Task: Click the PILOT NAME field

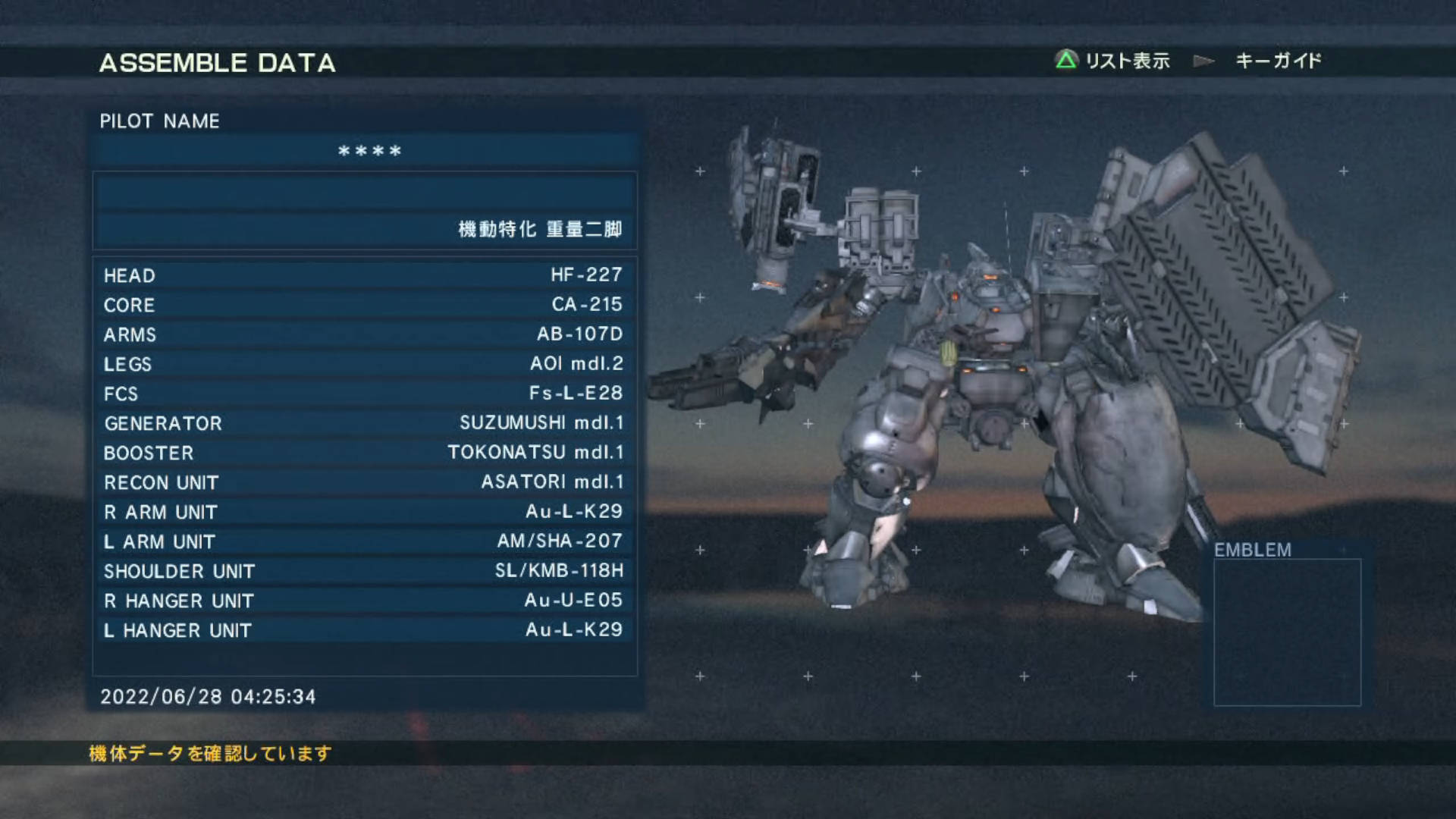Action: [366, 151]
